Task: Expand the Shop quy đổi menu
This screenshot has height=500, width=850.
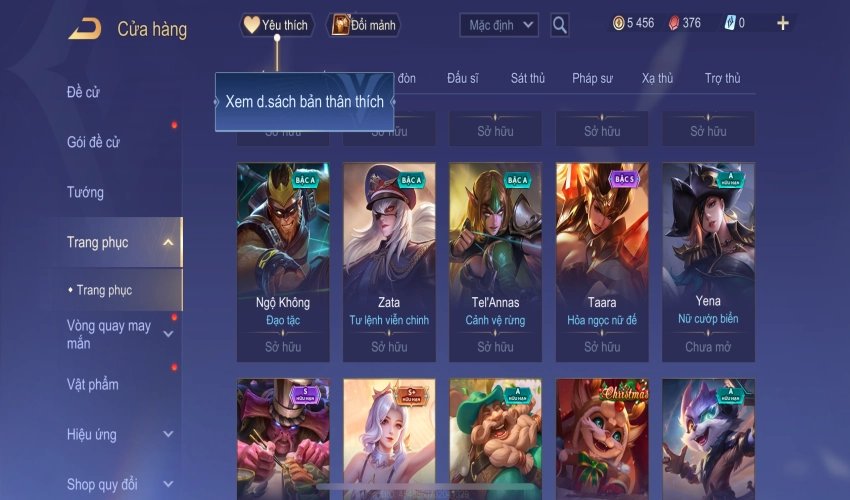Action: [168, 485]
